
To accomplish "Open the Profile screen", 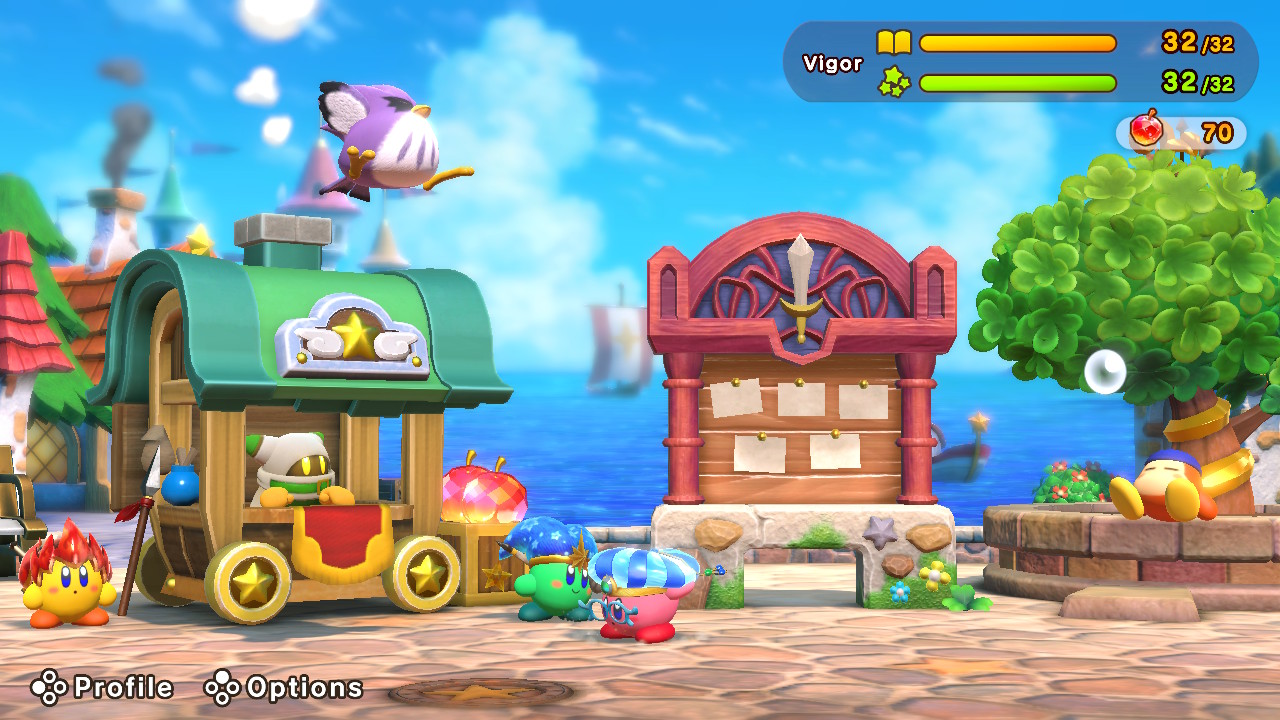I will click(x=120, y=688).
